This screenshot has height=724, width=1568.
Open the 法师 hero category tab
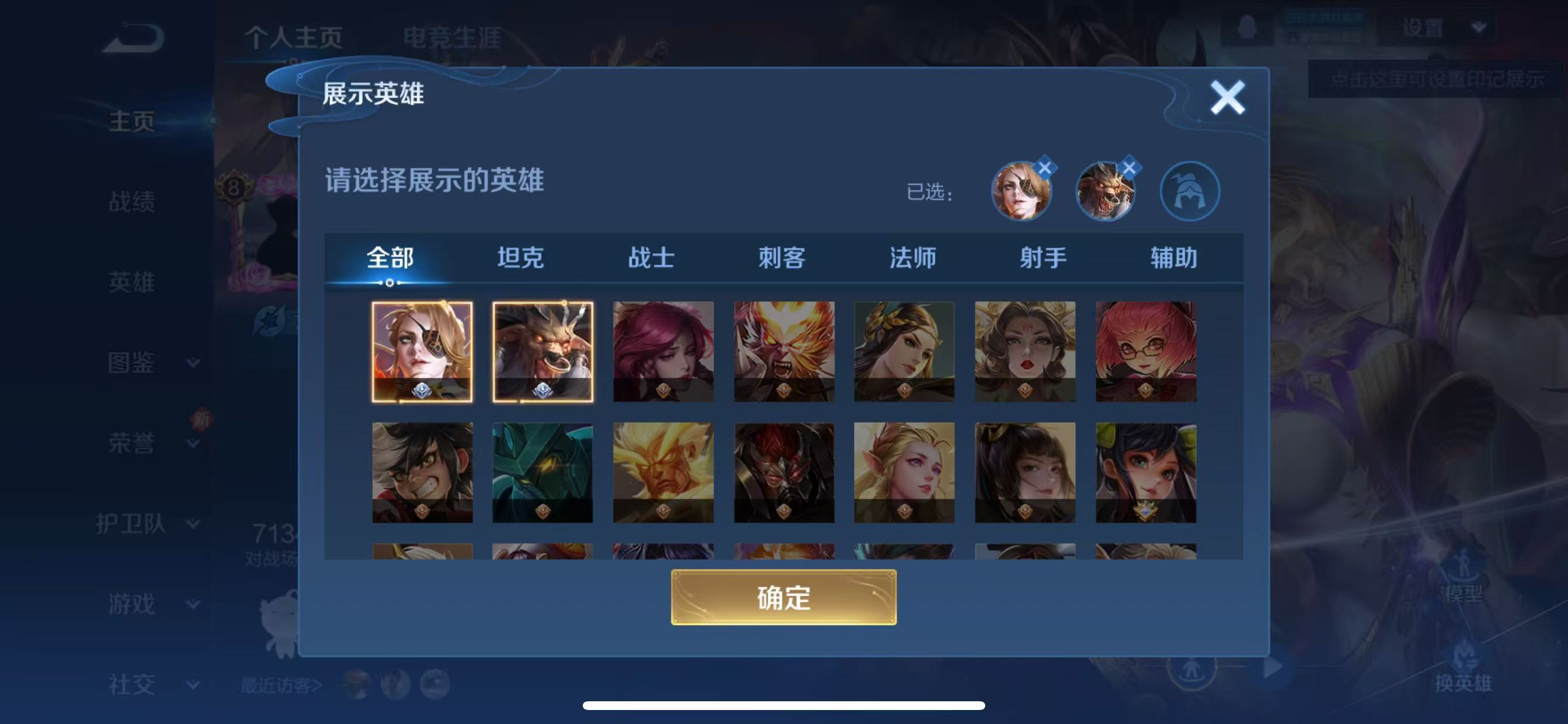(x=912, y=258)
